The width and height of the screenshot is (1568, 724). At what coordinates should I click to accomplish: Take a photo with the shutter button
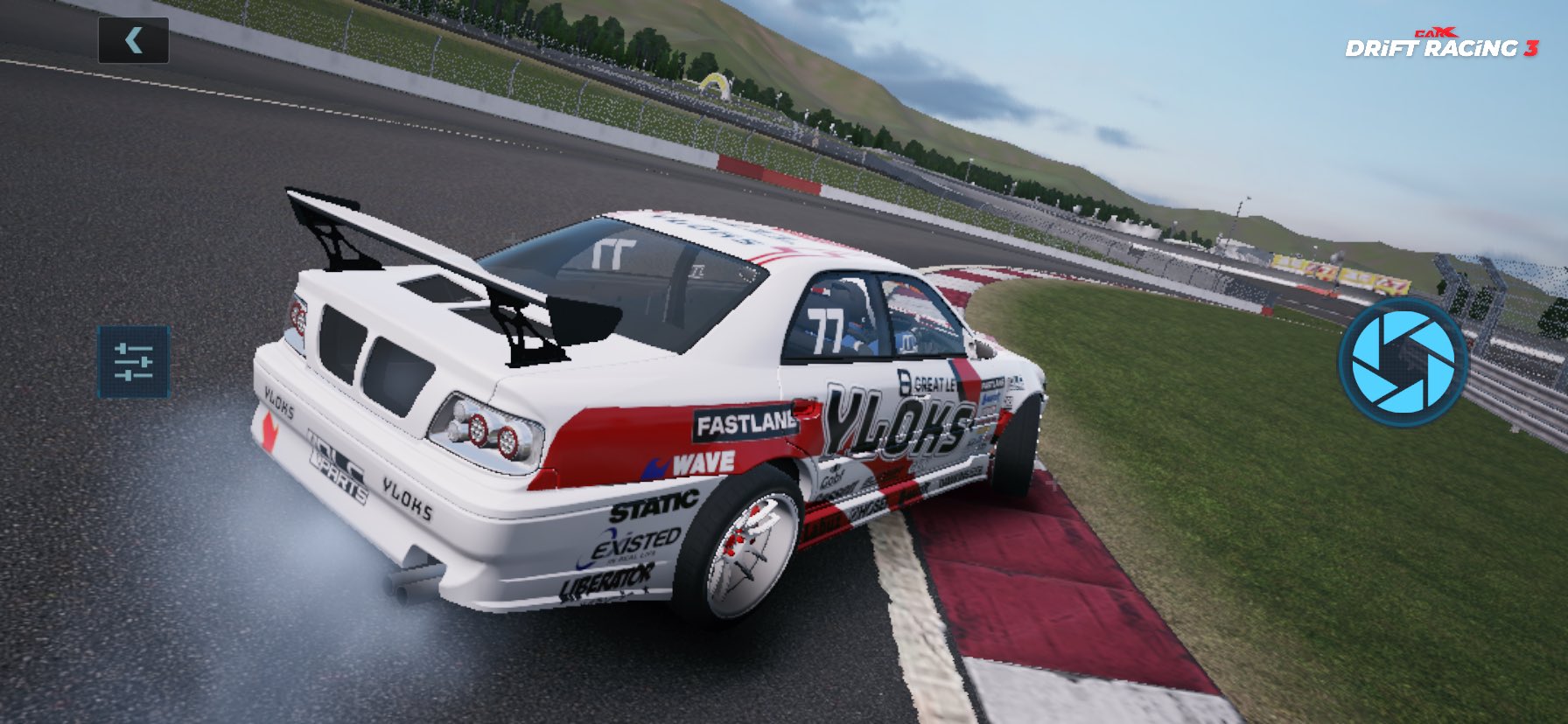coord(1402,360)
